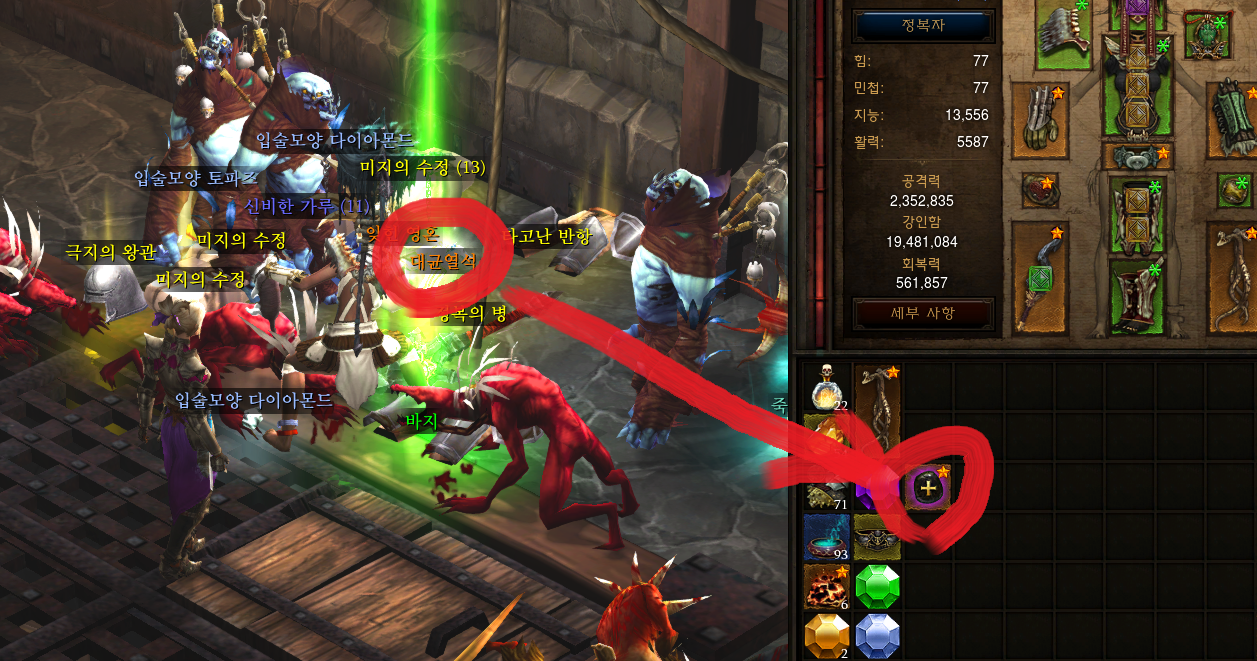Viewport: 1257px width, 661px height.
Task: Choose the teal cauldron stack of 93
Action: tap(826, 537)
